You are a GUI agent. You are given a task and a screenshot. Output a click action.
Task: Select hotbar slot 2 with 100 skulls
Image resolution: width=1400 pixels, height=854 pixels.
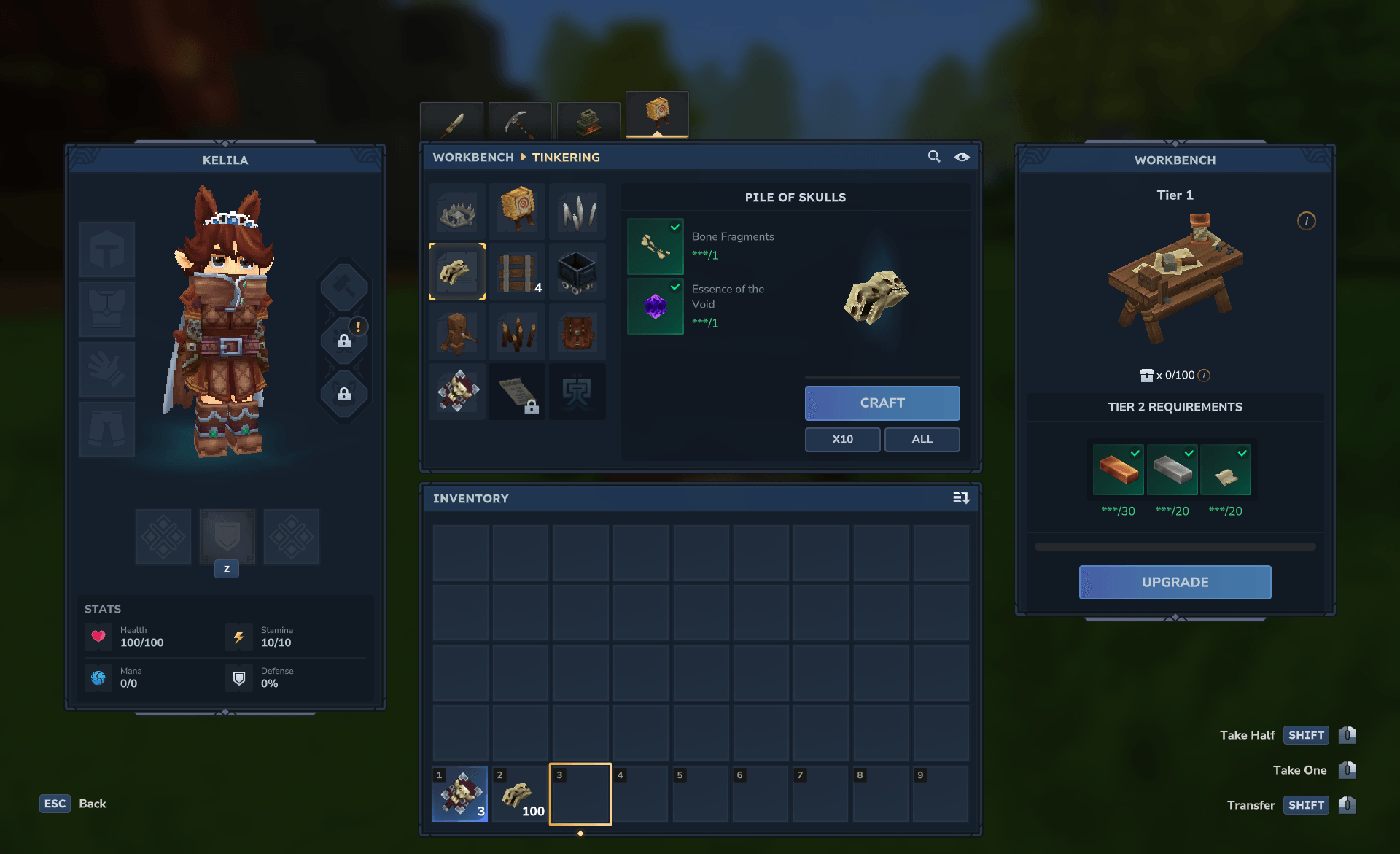coord(520,794)
